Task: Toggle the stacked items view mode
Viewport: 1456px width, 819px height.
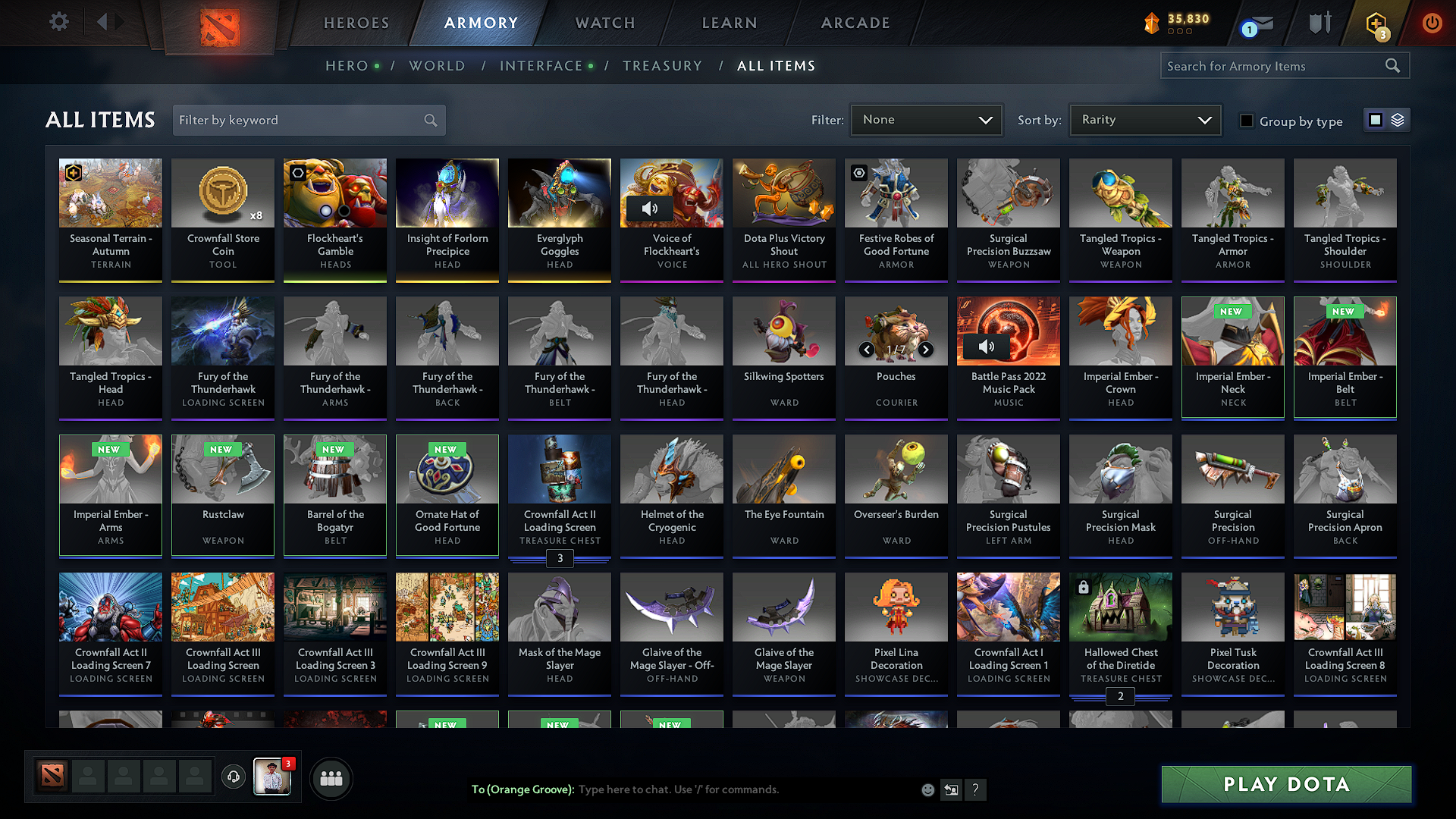Action: [1396, 119]
